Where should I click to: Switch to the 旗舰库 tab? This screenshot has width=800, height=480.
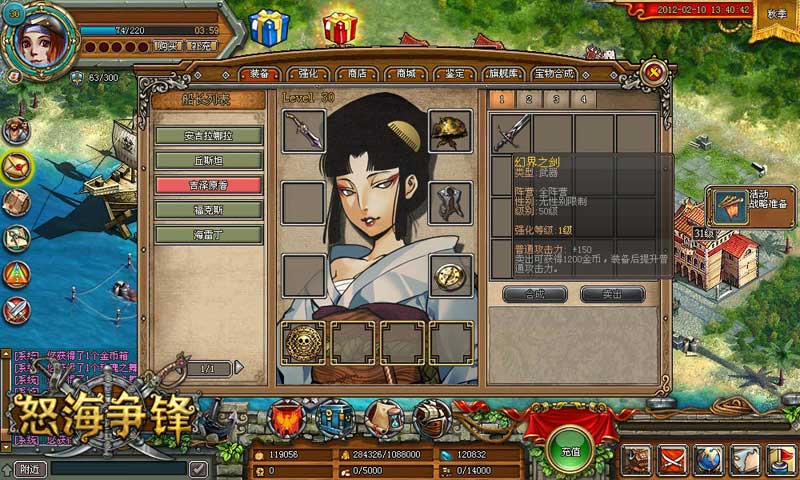click(x=506, y=74)
